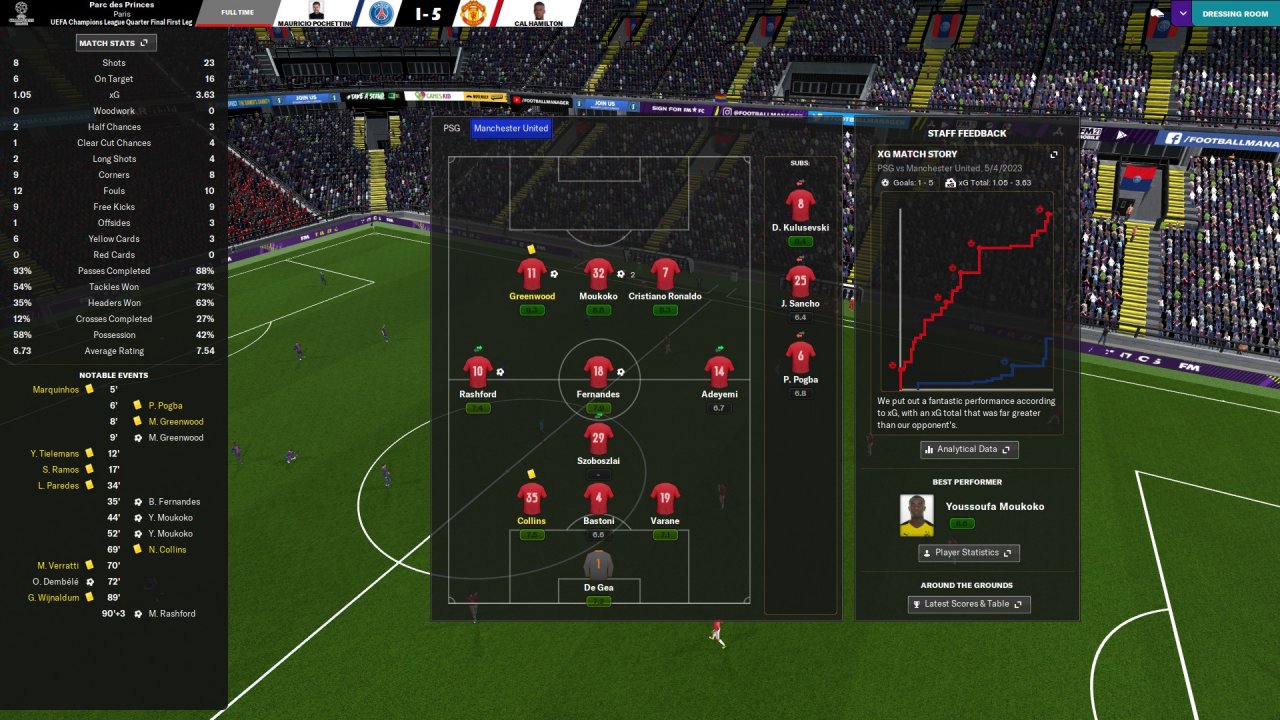Open Analytical Data
Image resolution: width=1280 pixels, height=720 pixels.
(x=969, y=450)
